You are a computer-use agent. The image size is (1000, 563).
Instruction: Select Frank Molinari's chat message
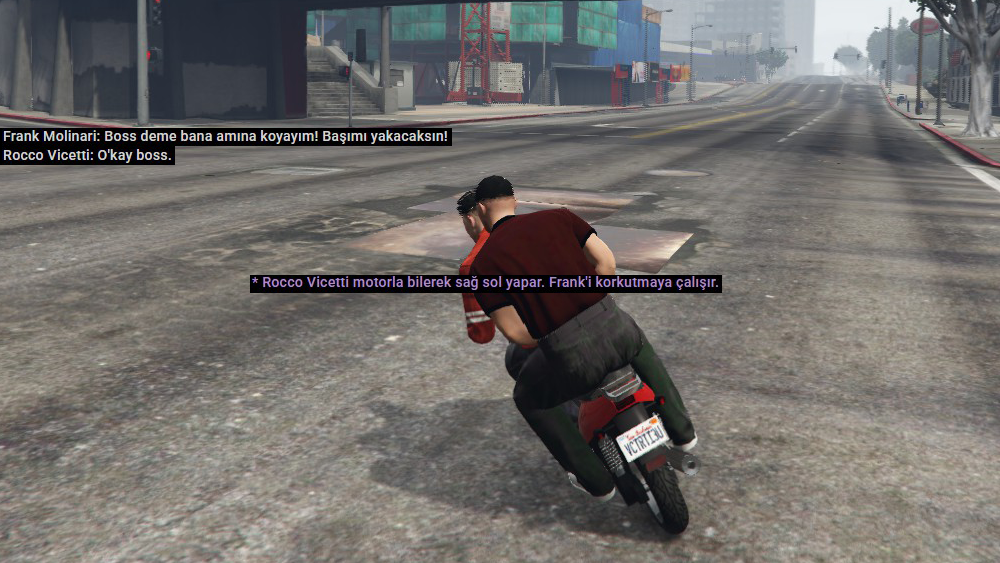[x=226, y=137]
